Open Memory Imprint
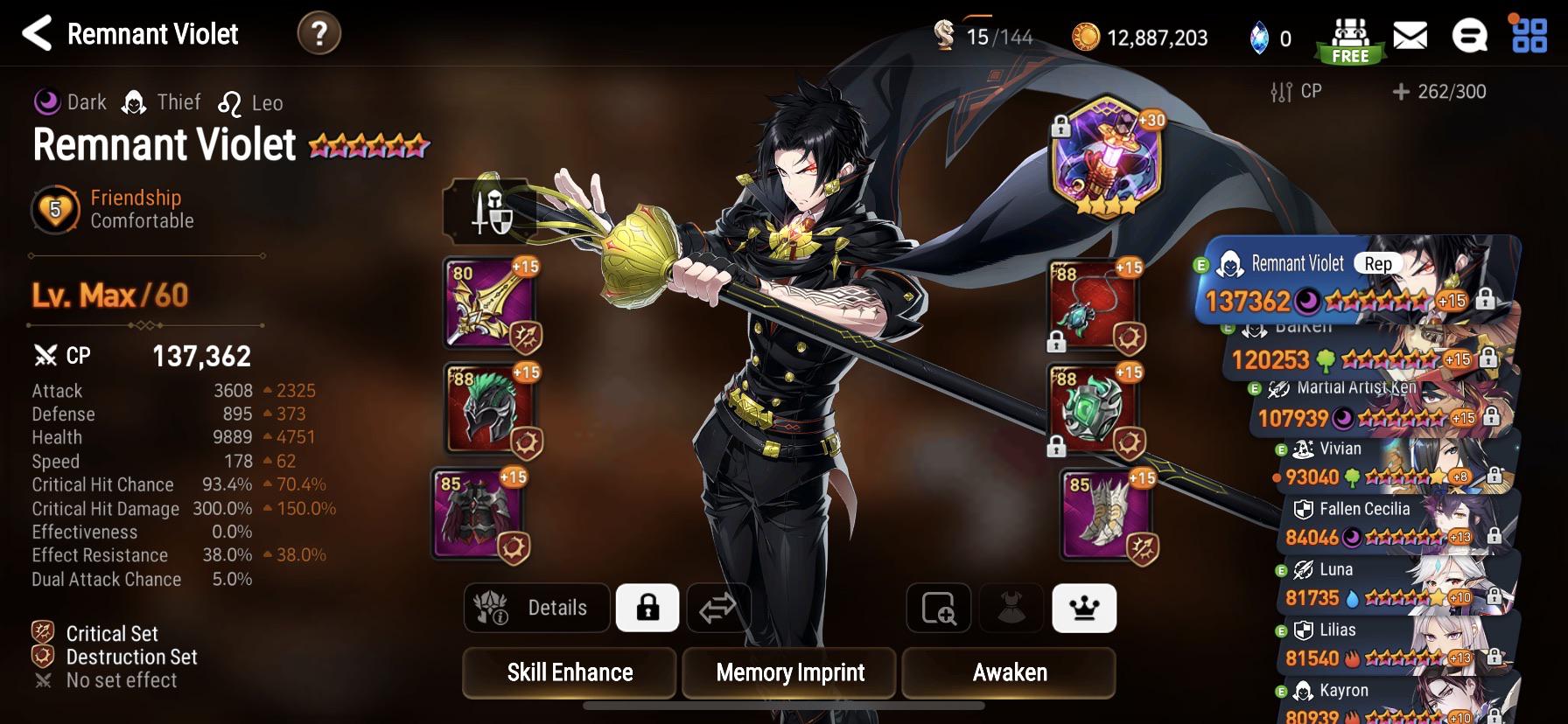This screenshot has height=724, width=1568. tap(788, 672)
